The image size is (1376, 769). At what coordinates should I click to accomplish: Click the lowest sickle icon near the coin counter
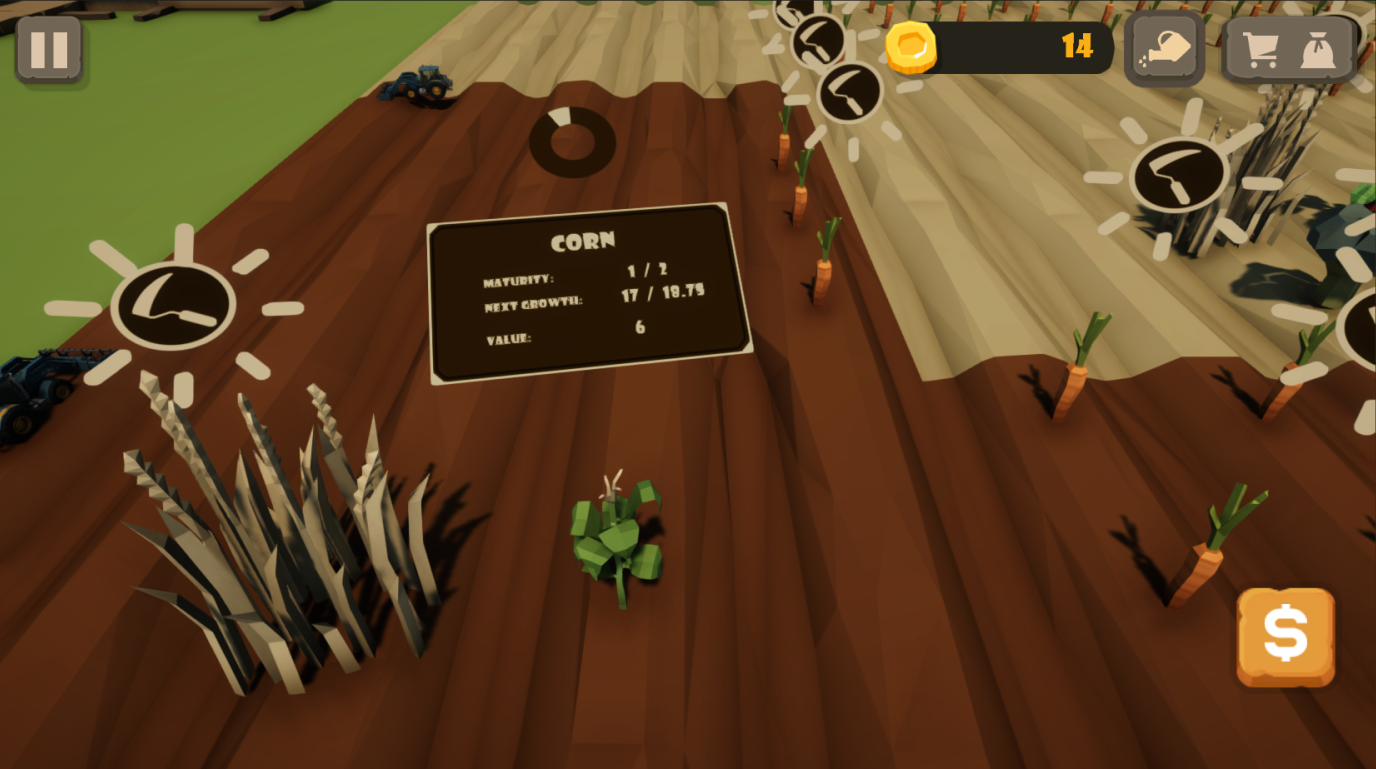pyautogui.click(x=850, y=90)
